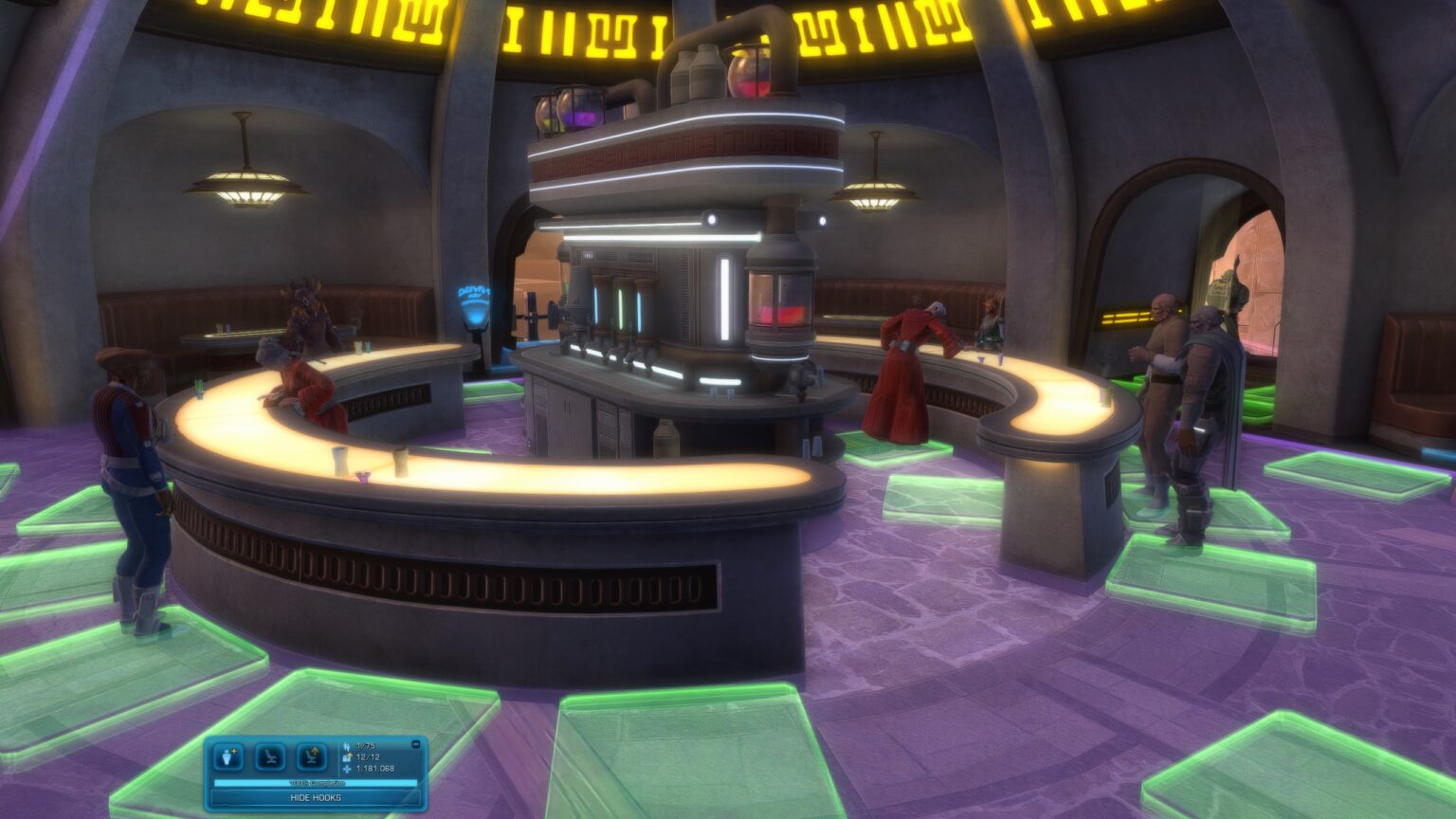Select the decoration pickup icon with up arrow
Viewport: 1456px width, 819px height.
pos(310,757)
